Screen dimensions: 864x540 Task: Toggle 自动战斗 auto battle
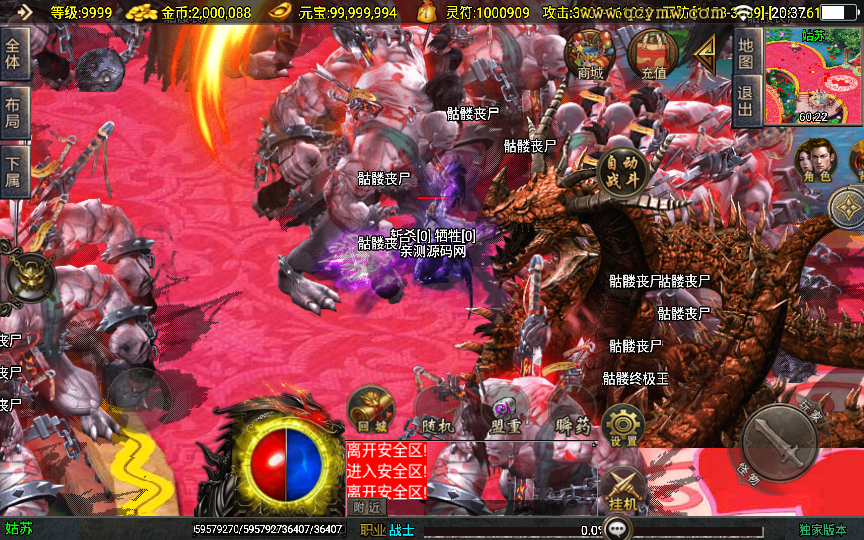[622, 173]
